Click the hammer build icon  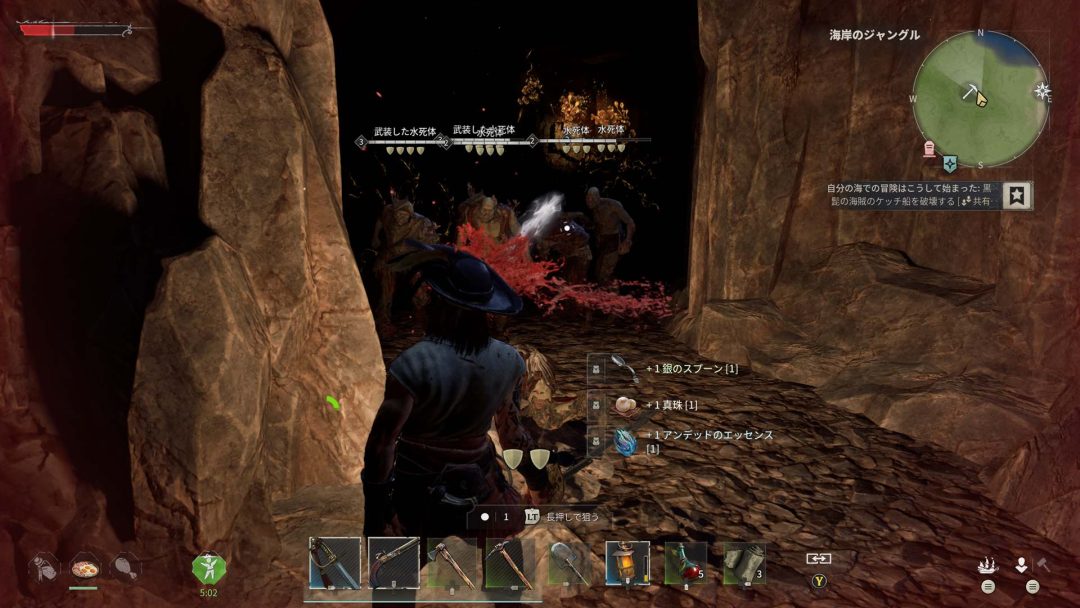1042,565
